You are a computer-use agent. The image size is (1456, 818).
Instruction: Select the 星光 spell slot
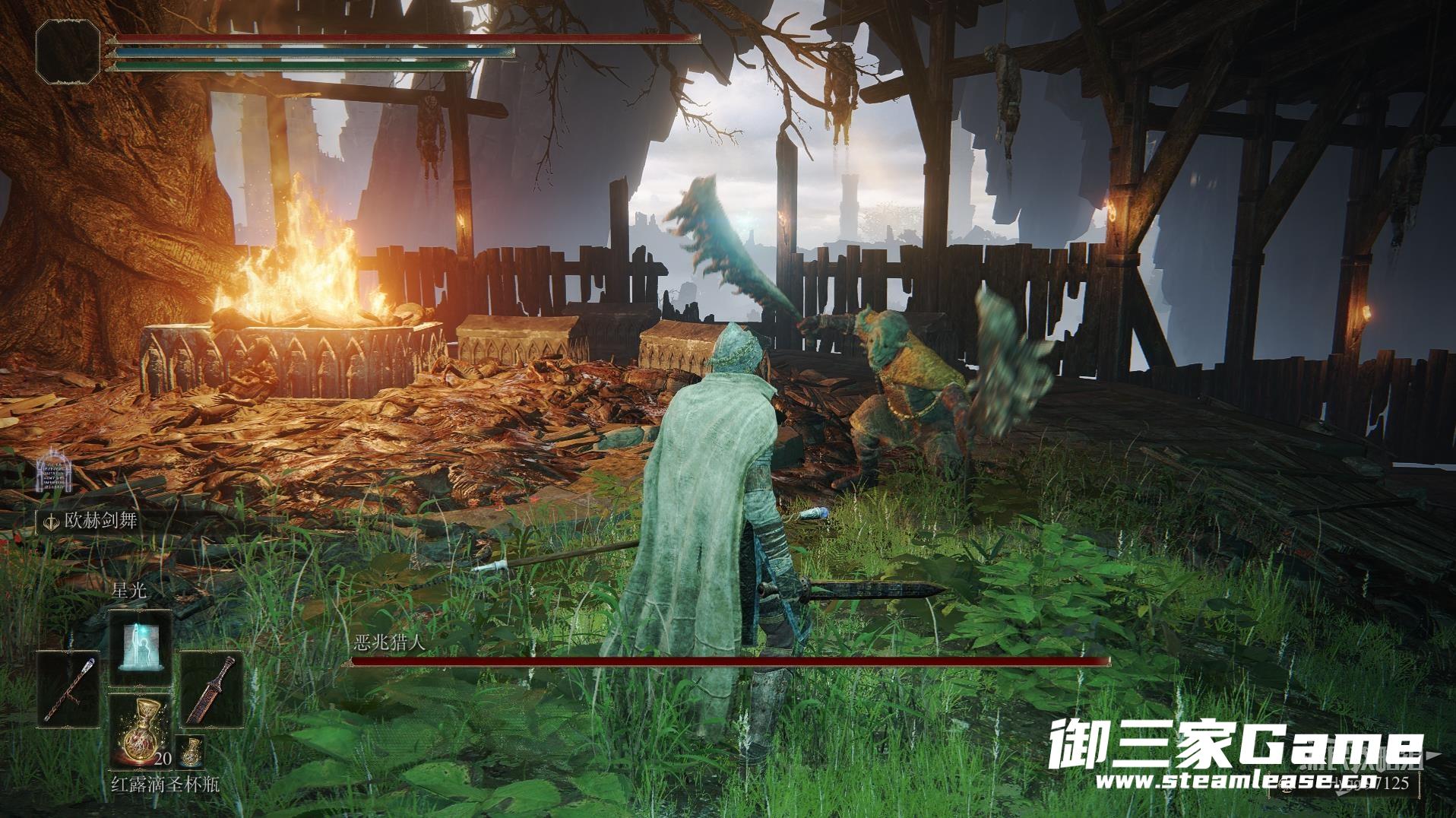140,648
